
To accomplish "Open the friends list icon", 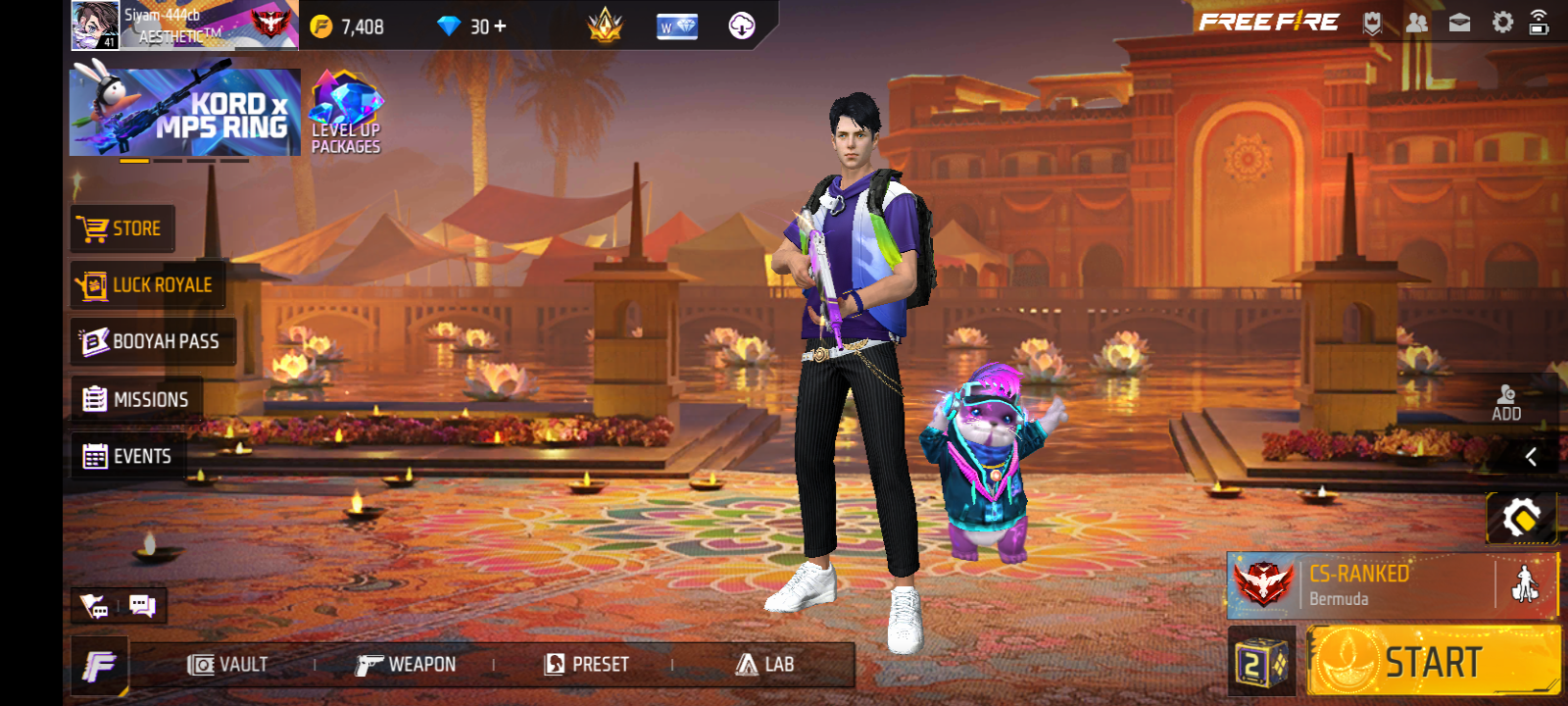I will 1416,23.
